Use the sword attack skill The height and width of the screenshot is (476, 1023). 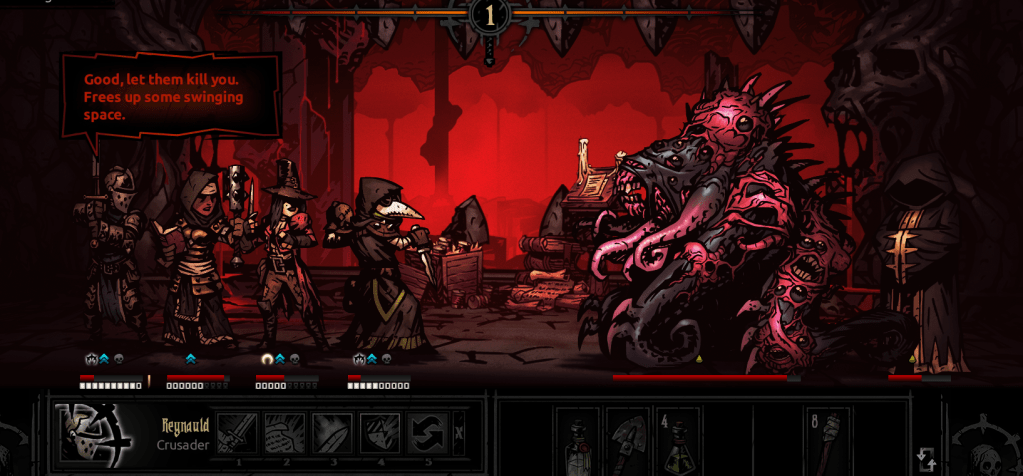pos(237,433)
